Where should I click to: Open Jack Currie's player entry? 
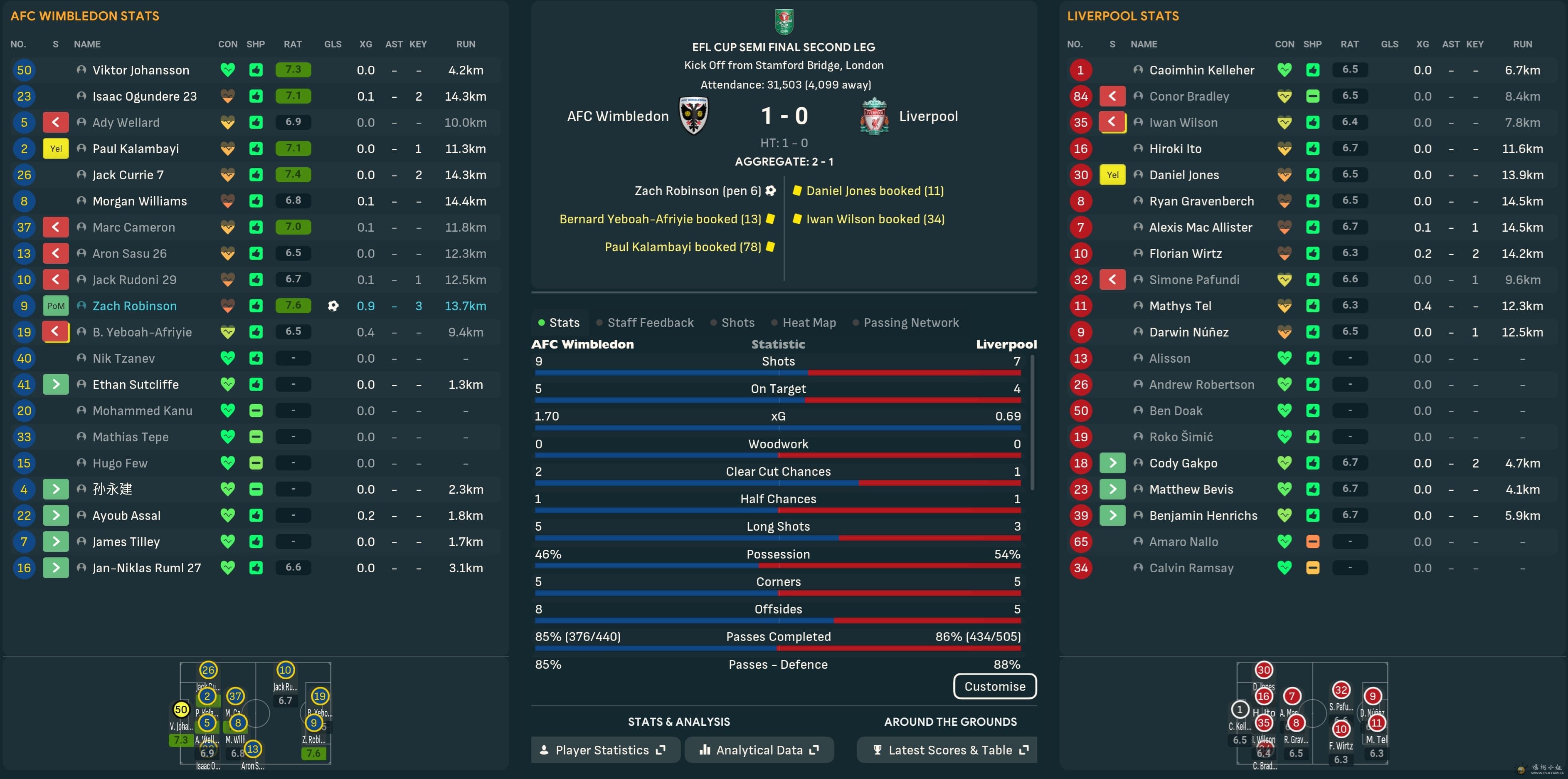coord(128,175)
